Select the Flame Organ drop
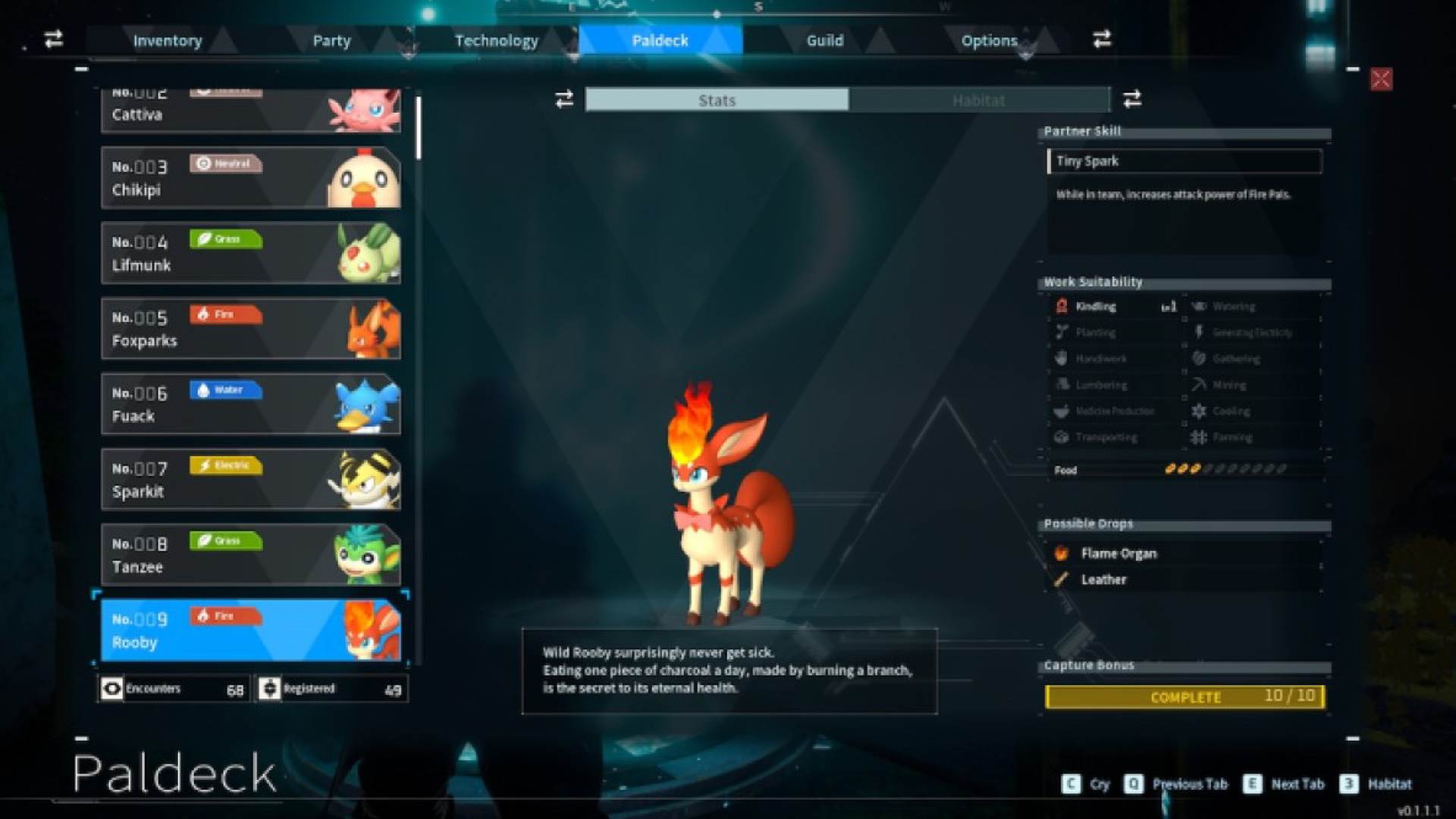 click(1119, 554)
